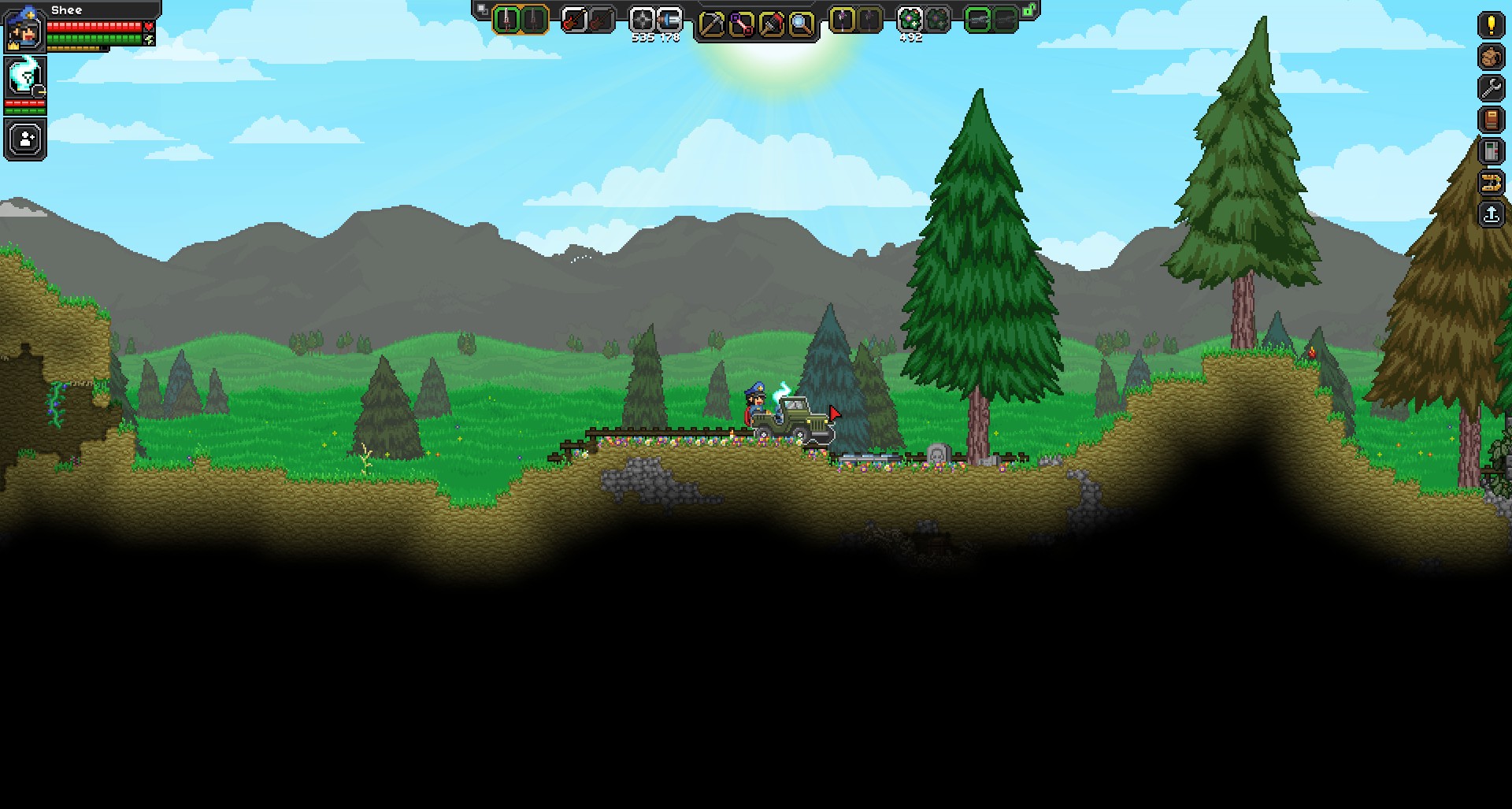Select the ghost pet companion portrait
This screenshot has width=1512, height=809.
(24, 77)
